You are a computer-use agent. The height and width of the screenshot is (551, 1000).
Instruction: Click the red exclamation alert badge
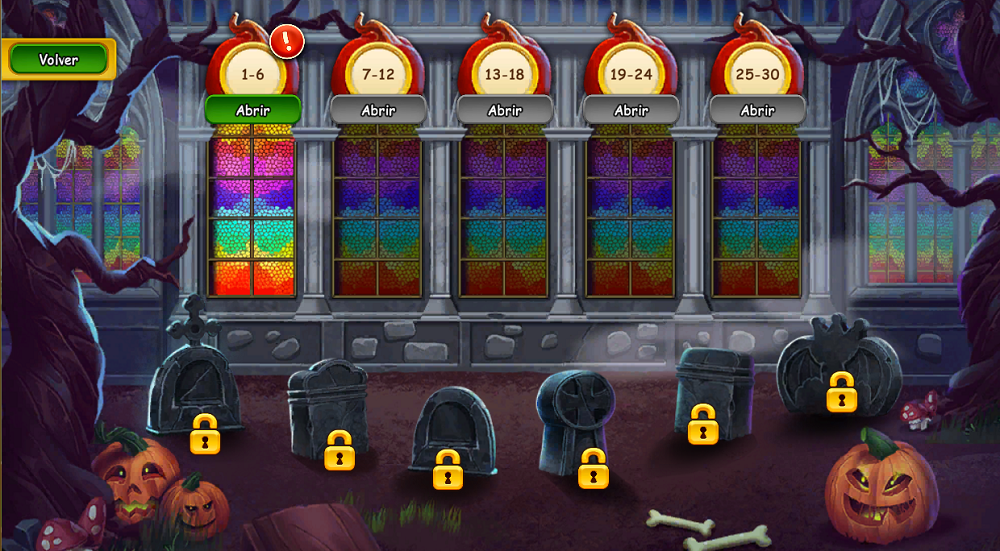click(x=287, y=41)
